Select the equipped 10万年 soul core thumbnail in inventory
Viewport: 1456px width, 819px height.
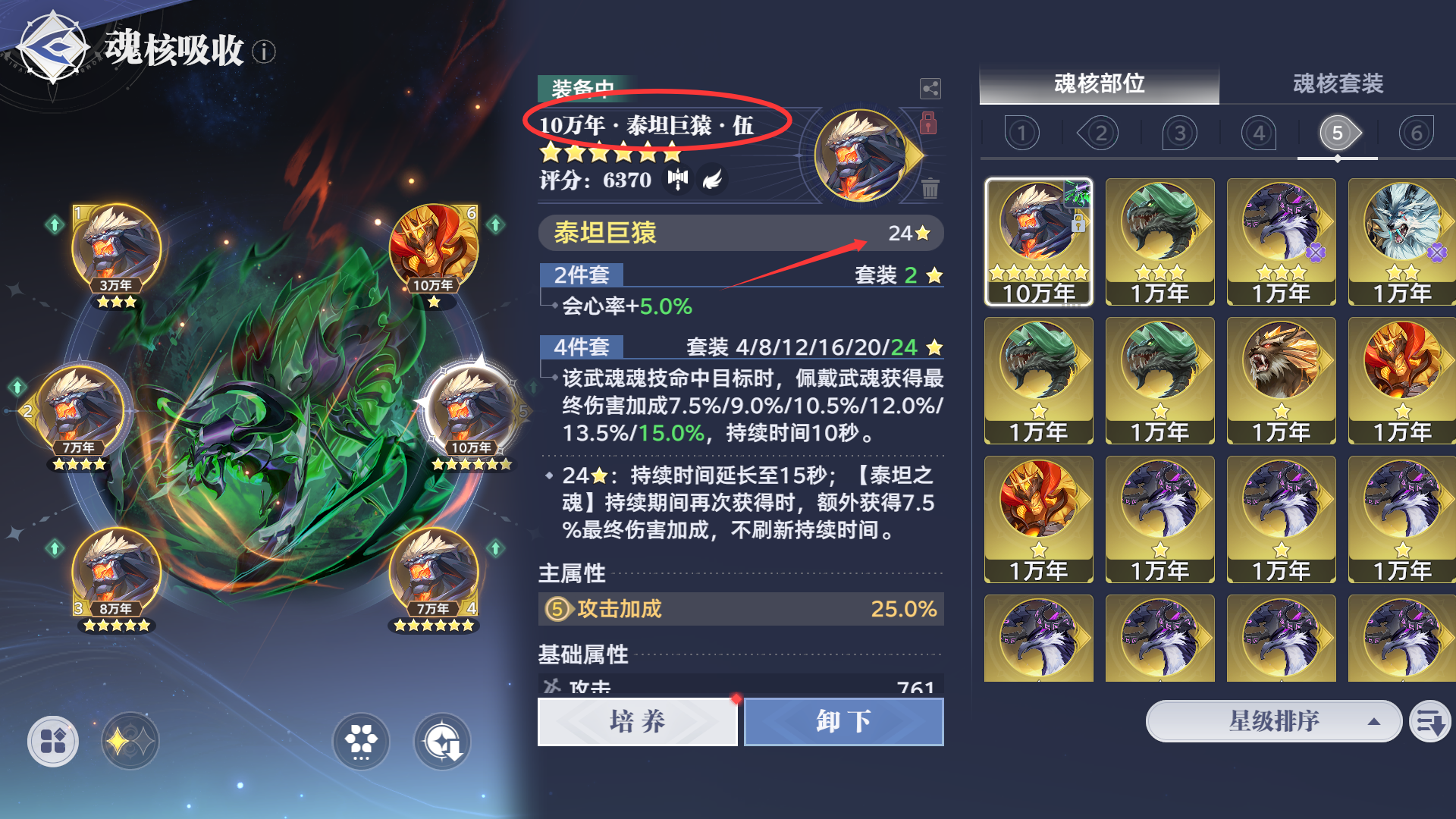pyautogui.click(x=1038, y=243)
